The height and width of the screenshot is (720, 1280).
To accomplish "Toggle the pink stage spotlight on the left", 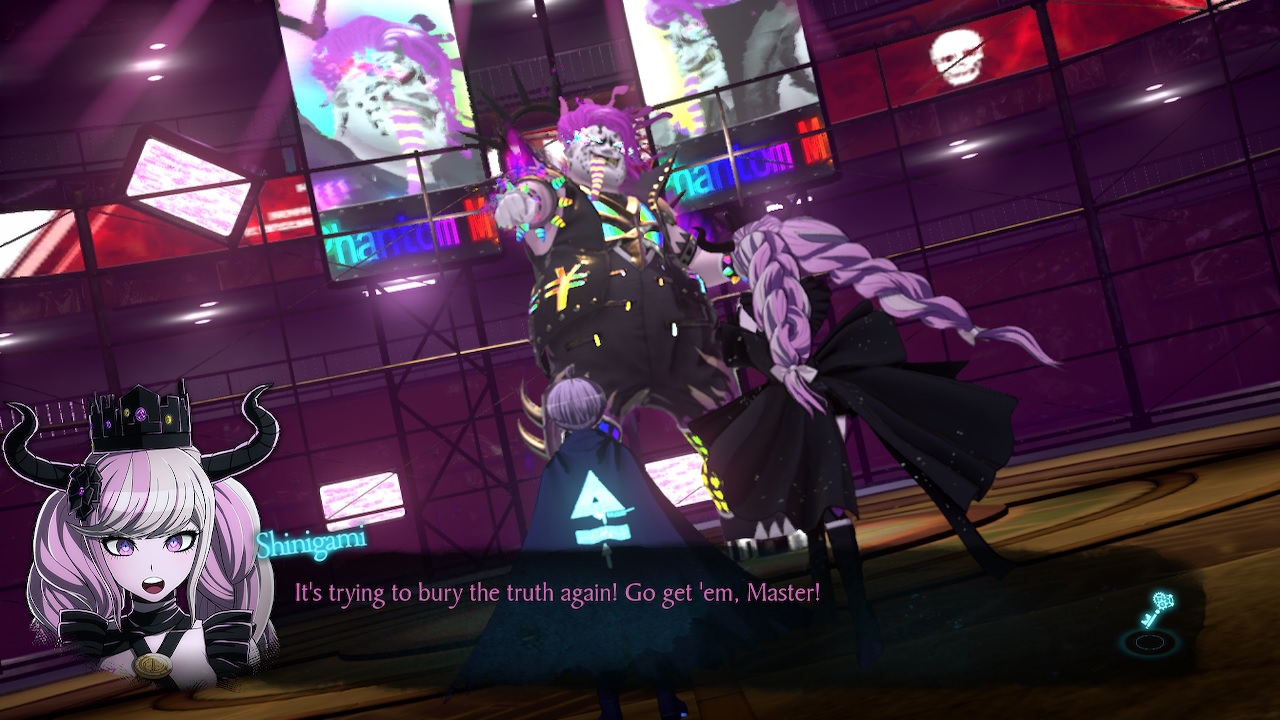I will pos(185,185).
